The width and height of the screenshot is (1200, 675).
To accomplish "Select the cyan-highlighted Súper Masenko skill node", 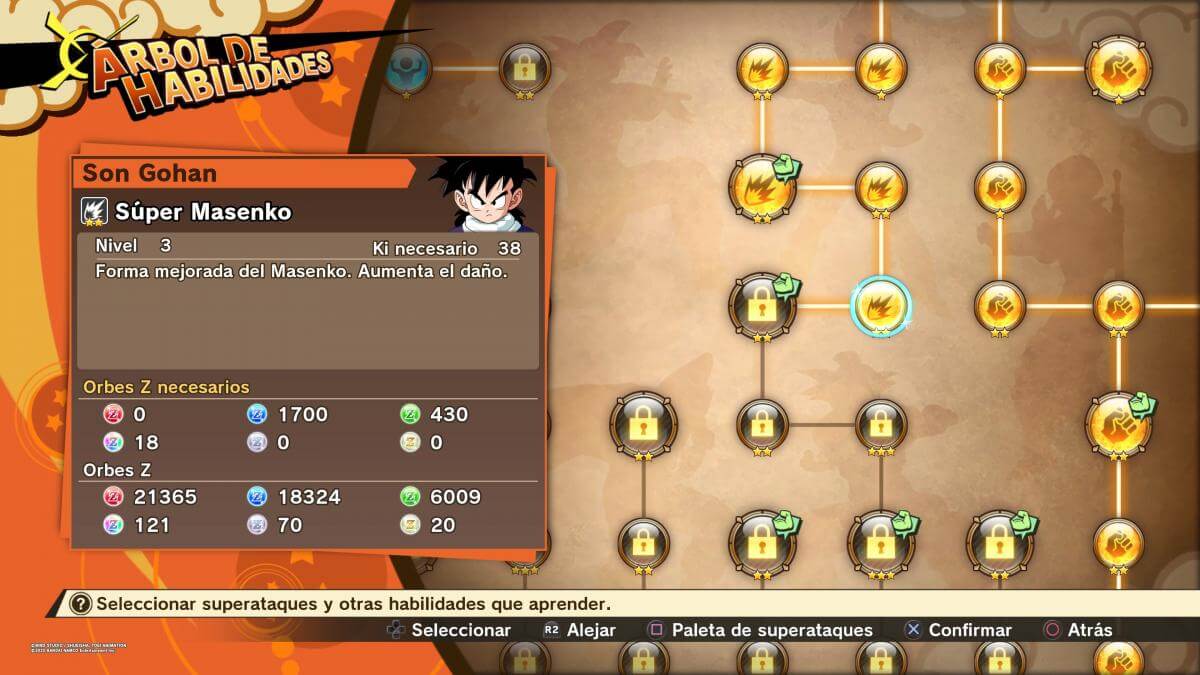I will point(880,306).
